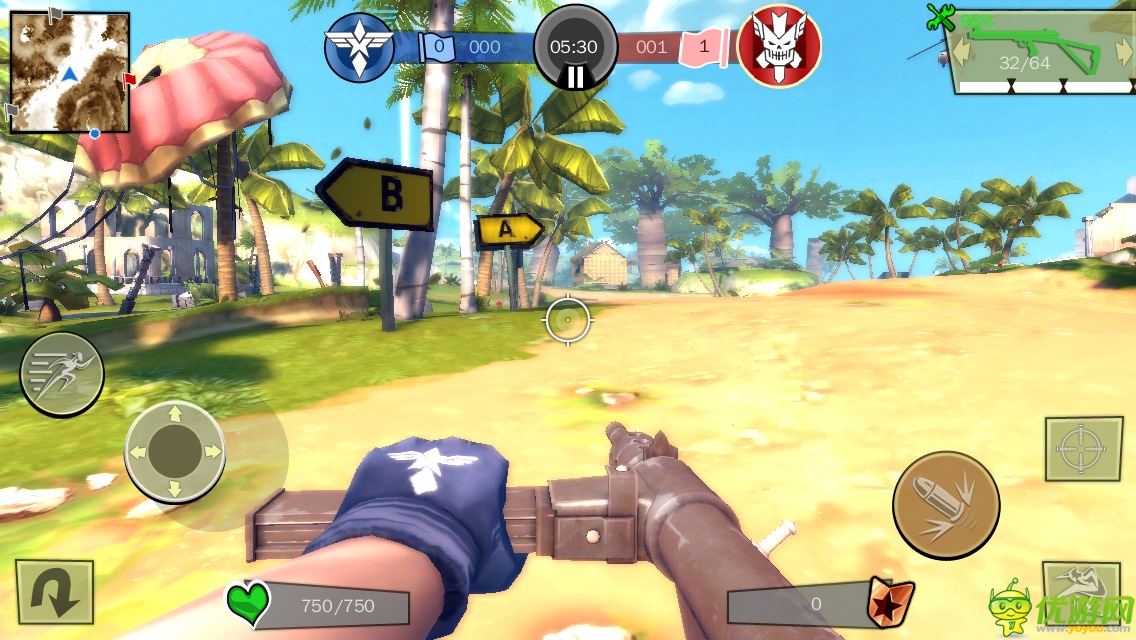Tap the virtual movement joystick
Screen dimensions: 1136x640
[x=175, y=452]
